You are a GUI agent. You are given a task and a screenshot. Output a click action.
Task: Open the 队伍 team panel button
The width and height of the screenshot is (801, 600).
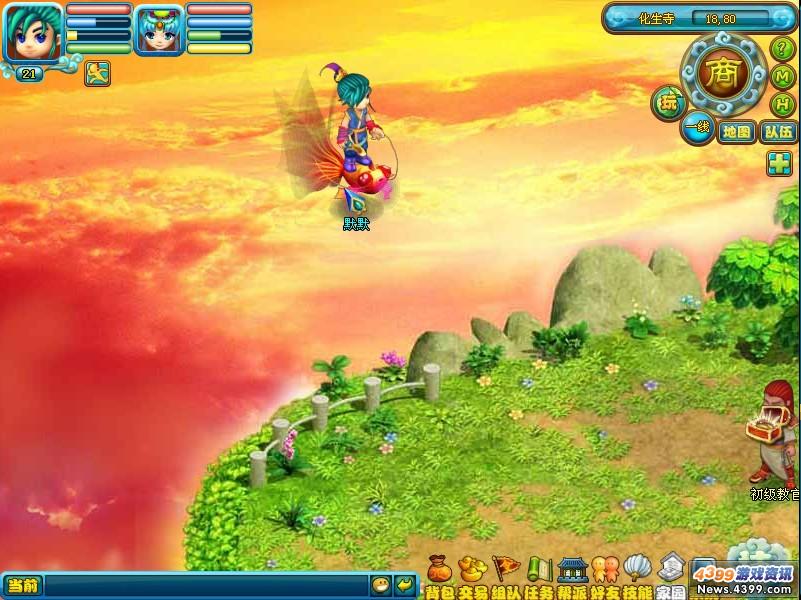(x=778, y=131)
